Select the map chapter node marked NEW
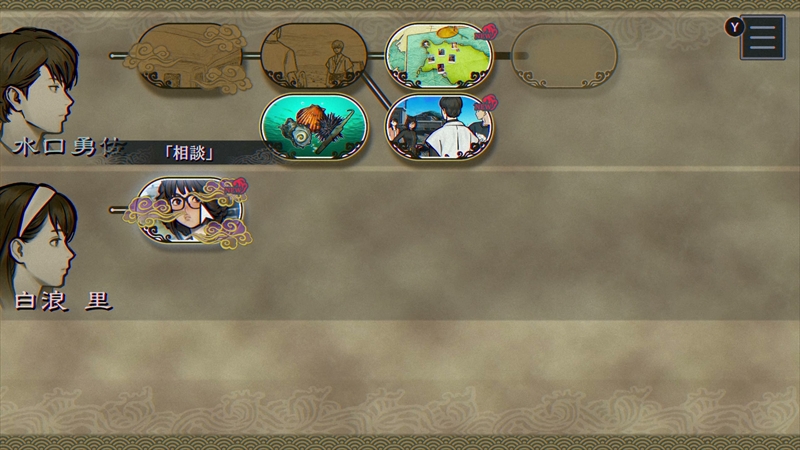The image size is (800, 450). pos(438,55)
